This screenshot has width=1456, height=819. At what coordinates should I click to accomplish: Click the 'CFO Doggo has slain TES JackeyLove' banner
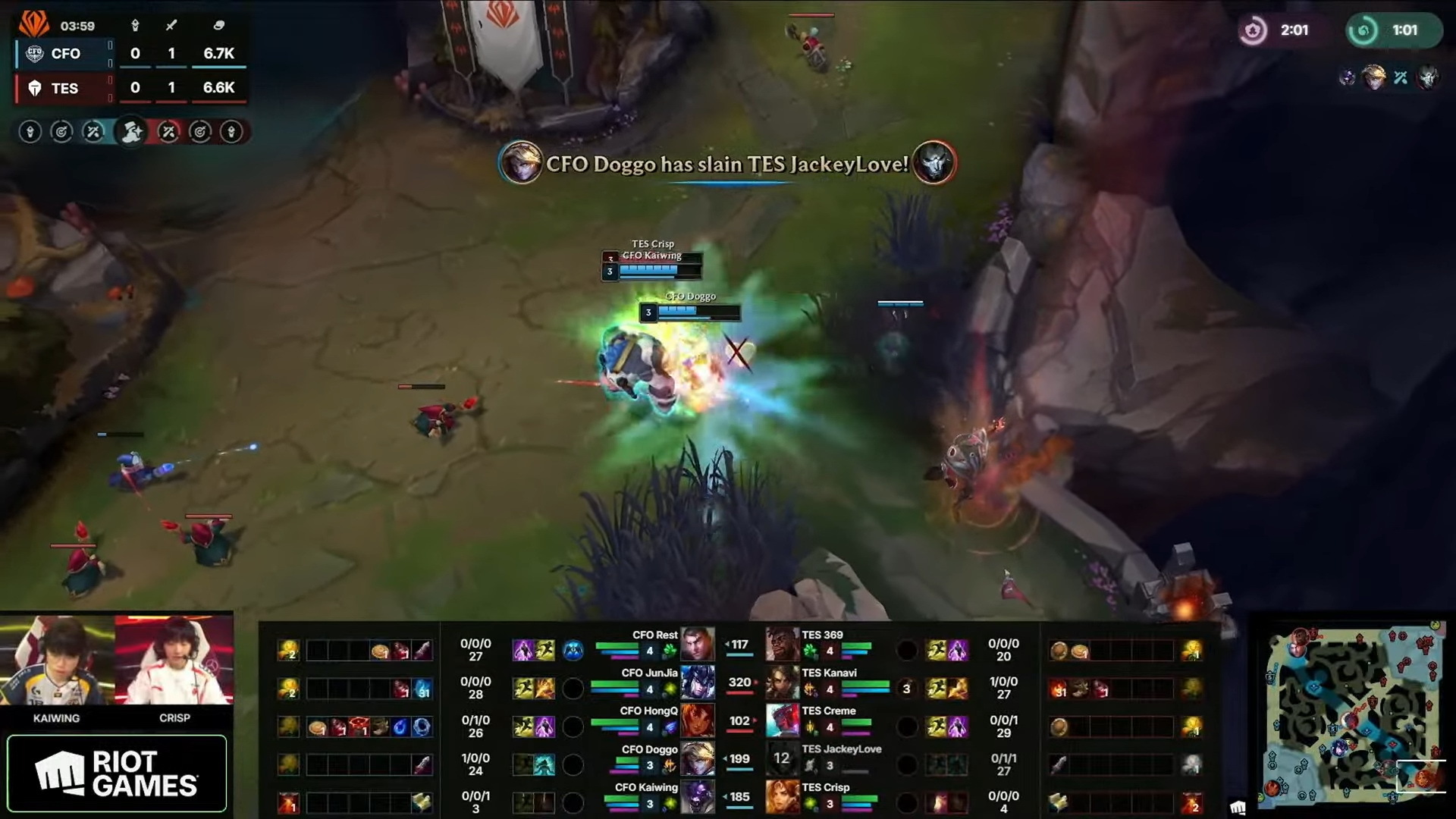tap(726, 162)
